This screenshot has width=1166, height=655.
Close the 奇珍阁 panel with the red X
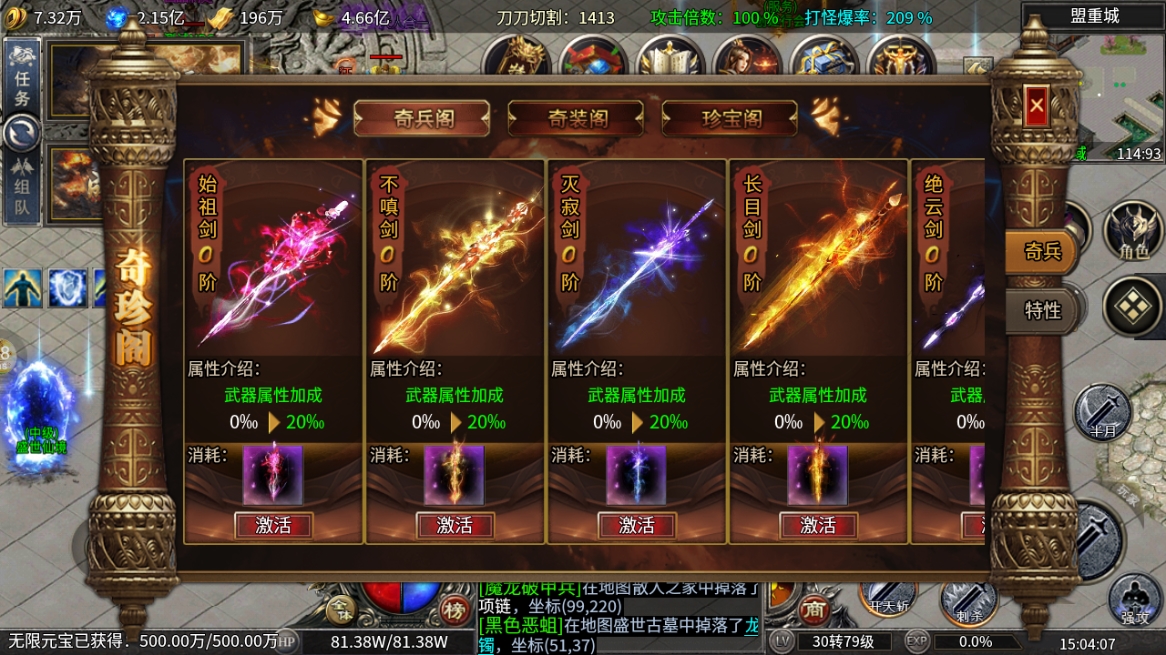(1036, 104)
